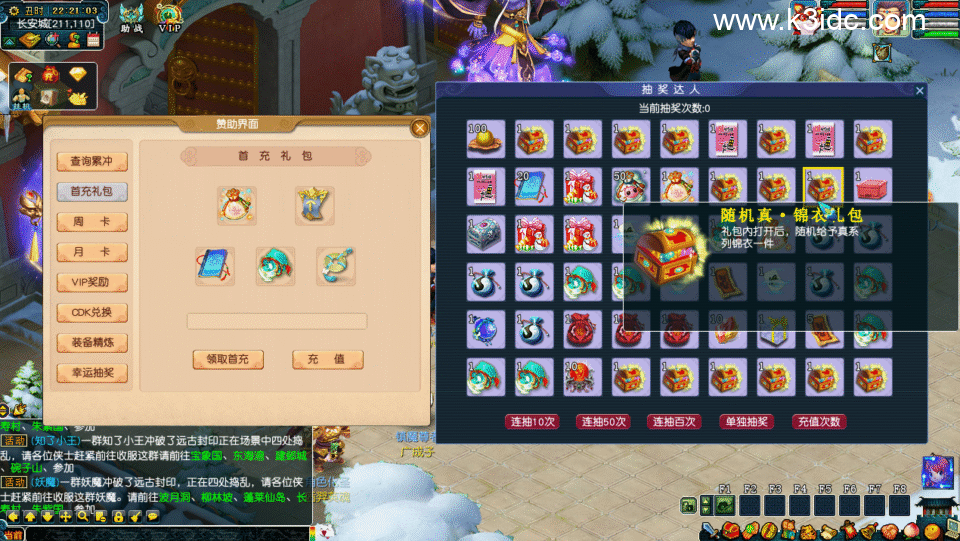Go to the 装备精炼 equipment refining page
The image size is (960, 541).
coord(92,342)
